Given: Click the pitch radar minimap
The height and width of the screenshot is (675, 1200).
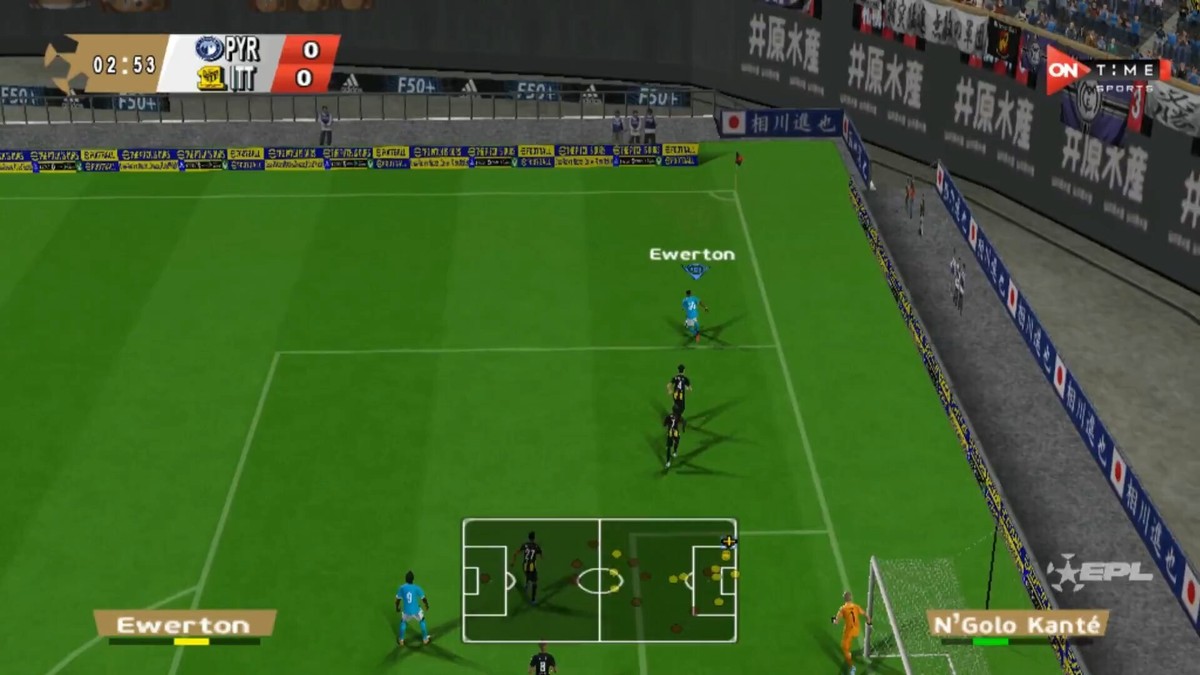Looking at the screenshot, I should click(x=599, y=580).
